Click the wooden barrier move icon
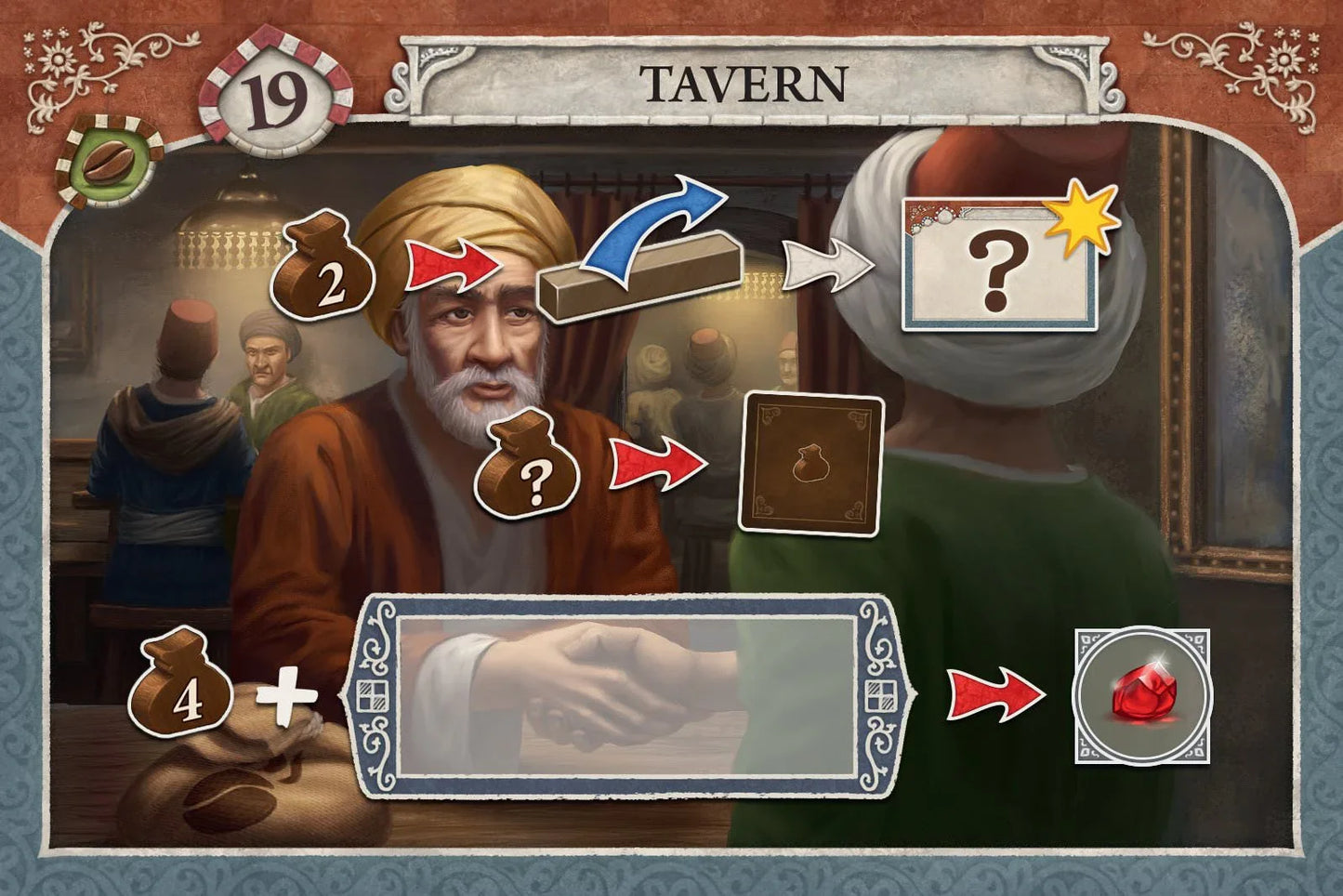 pyautogui.click(x=642, y=260)
